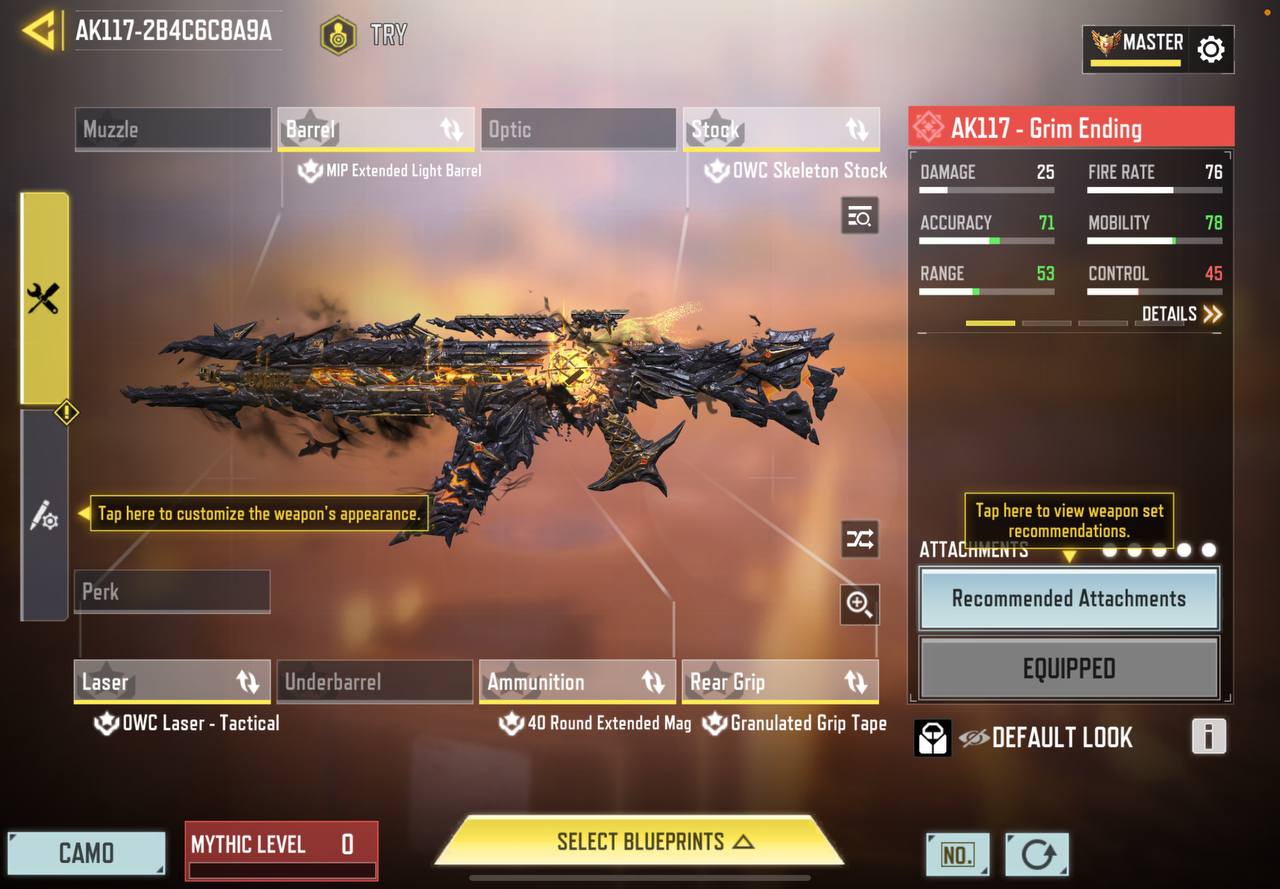1280x889 pixels.
Task: Expand SELECT BLUEPRINTS panel
Action: coord(640,842)
